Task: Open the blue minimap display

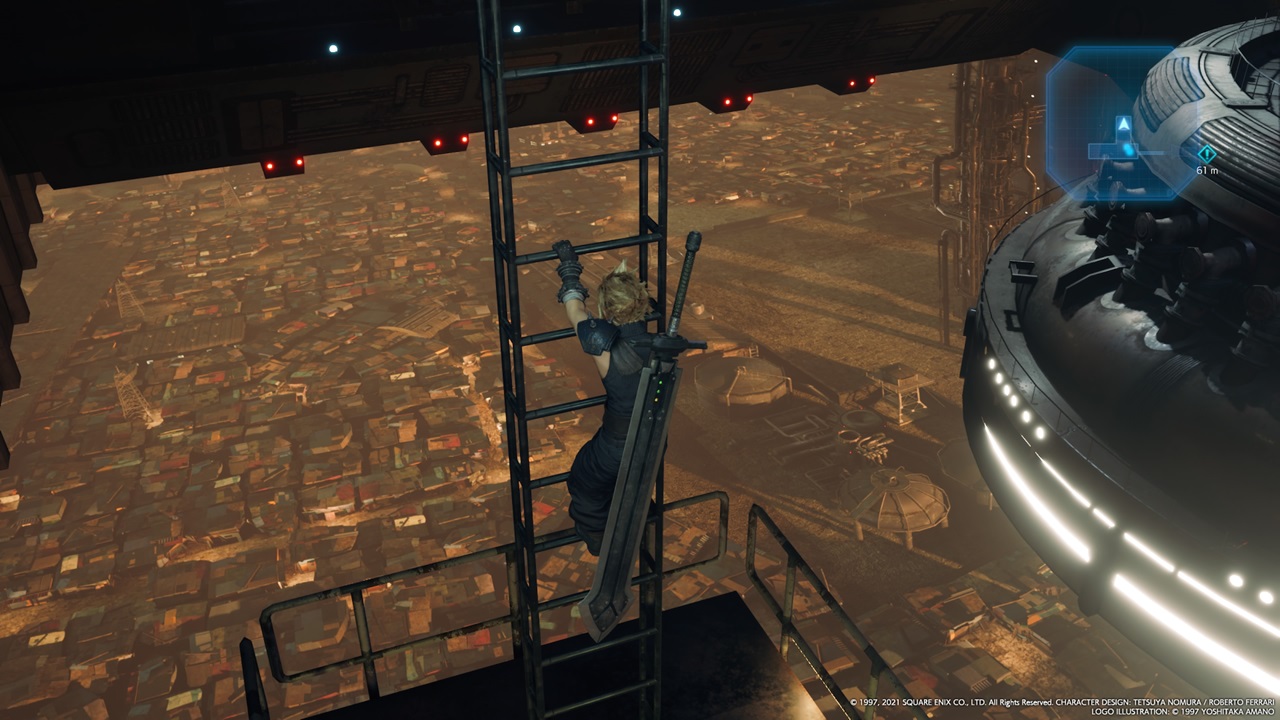Action: click(x=1119, y=122)
